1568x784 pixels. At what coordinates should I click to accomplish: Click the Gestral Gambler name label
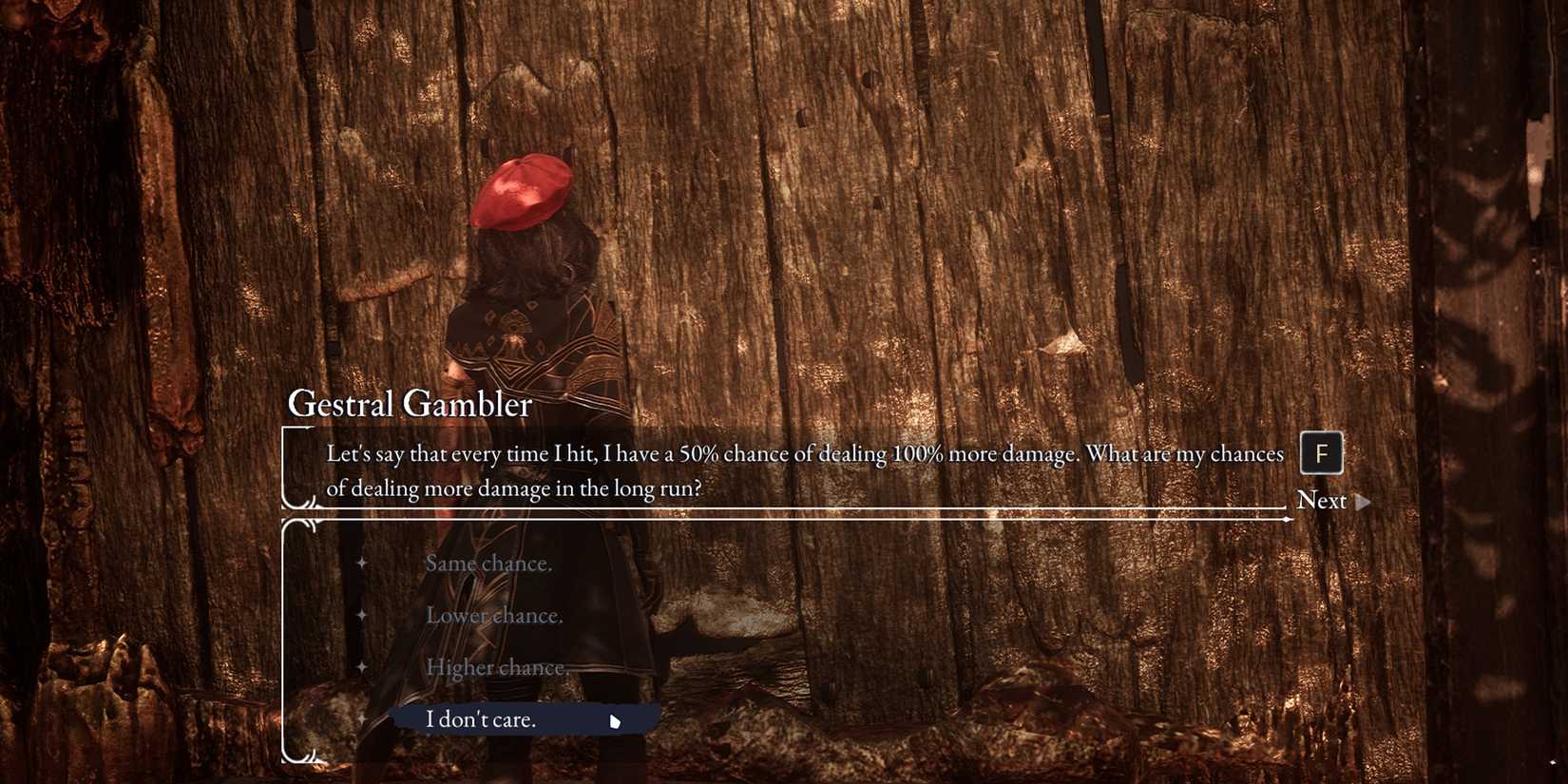point(409,403)
